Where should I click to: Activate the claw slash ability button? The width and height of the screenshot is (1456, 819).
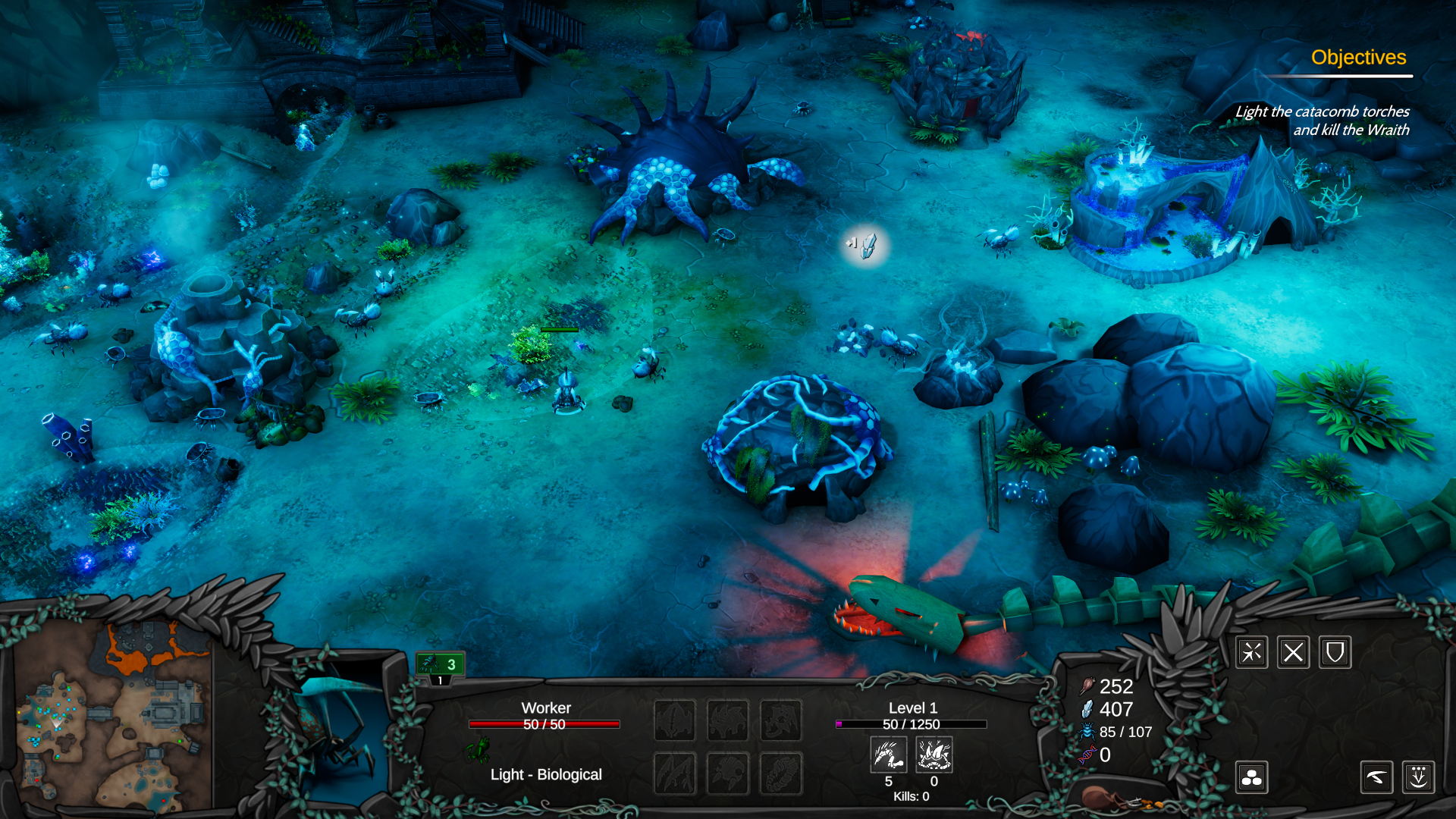(x=1376, y=777)
